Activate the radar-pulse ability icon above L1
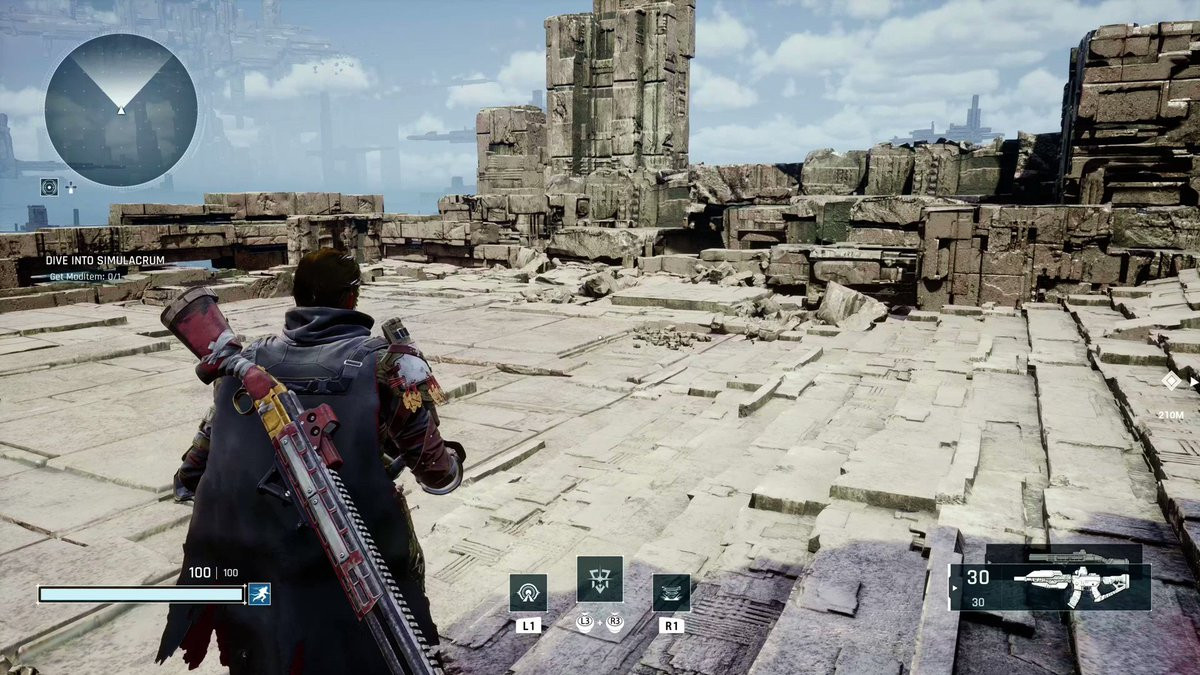 coord(528,592)
